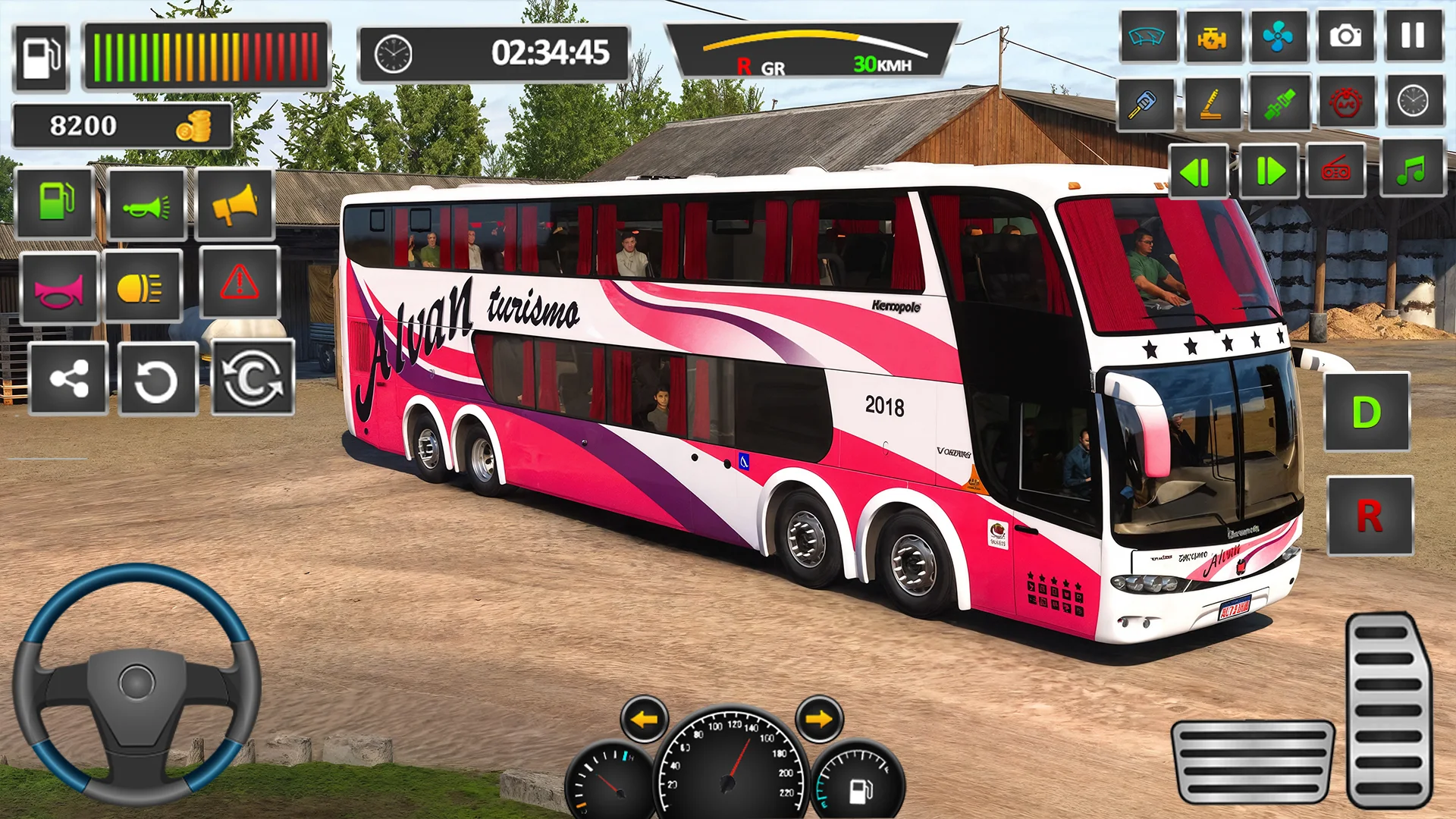The width and height of the screenshot is (1456, 819).
Task: Honk the pink horn button
Action: point(58,289)
